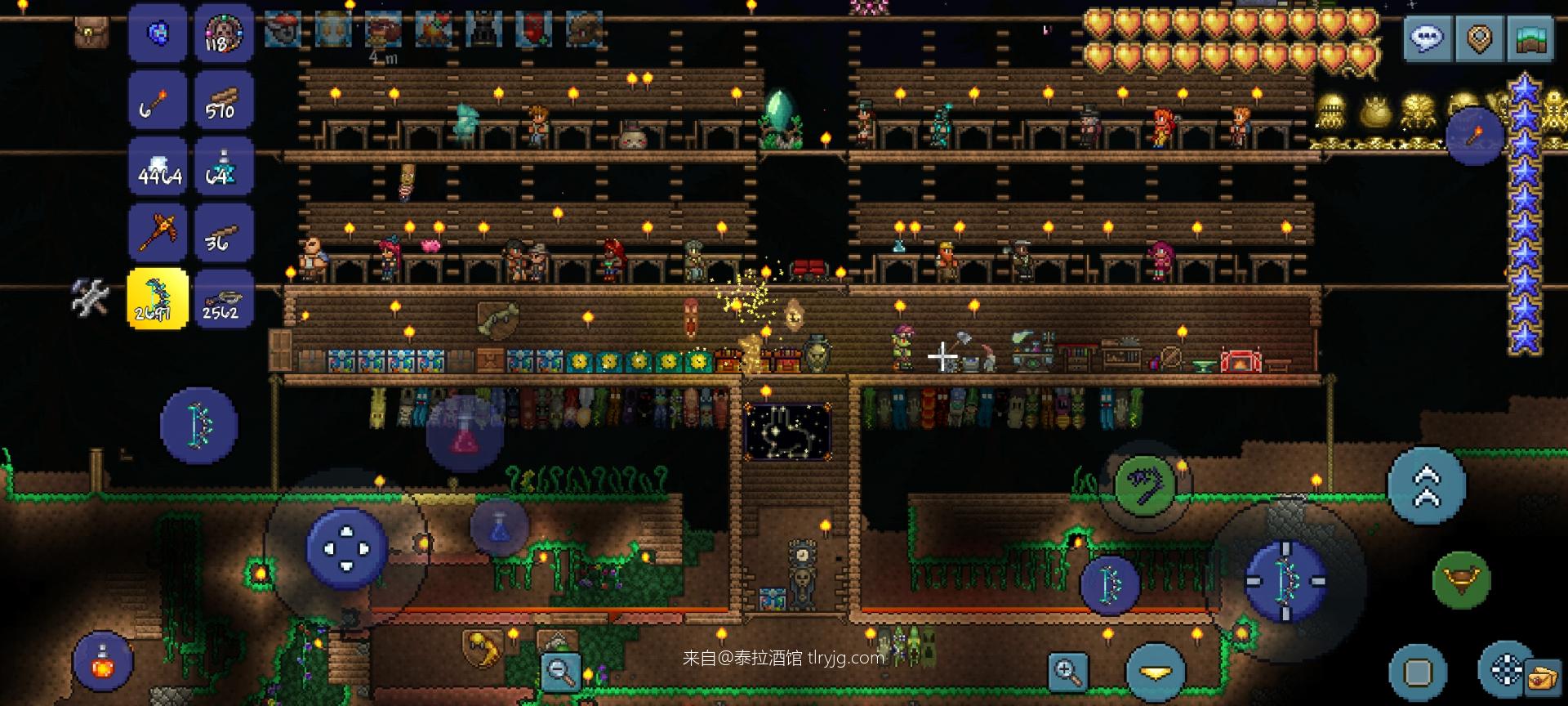The width and height of the screenshot is (1568, 706).
Task: Zoom in with the plus magnifier
Action: pyautogui.click(x=1067, y=672)
